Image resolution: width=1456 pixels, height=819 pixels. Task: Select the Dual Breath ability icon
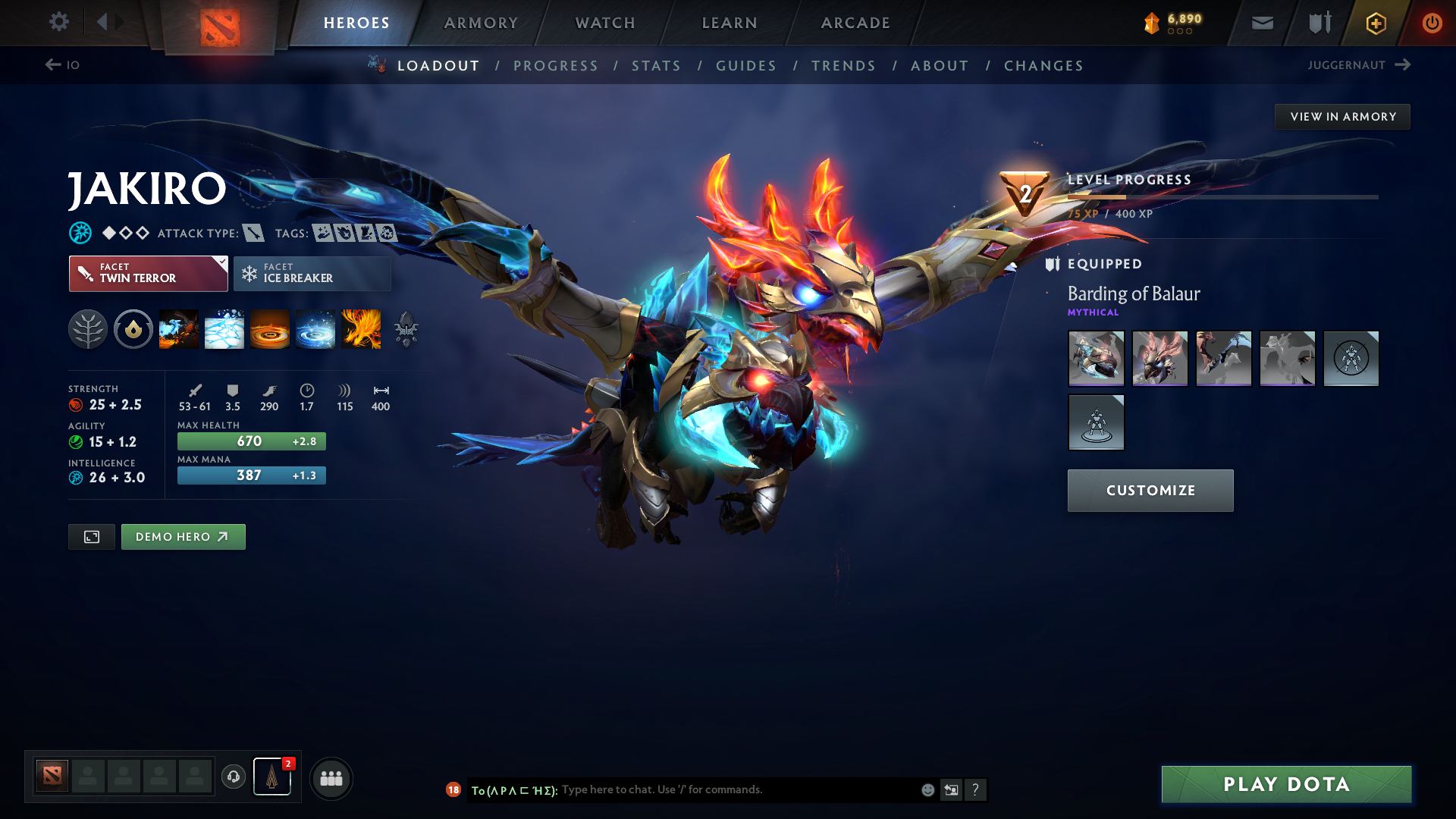pos(178,329)
